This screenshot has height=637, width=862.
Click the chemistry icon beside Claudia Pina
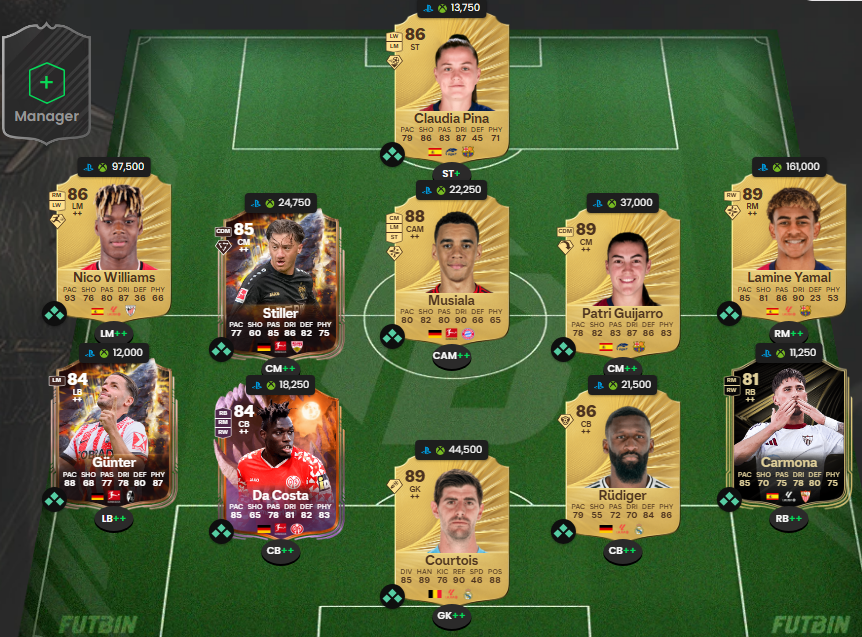(391, 154)
